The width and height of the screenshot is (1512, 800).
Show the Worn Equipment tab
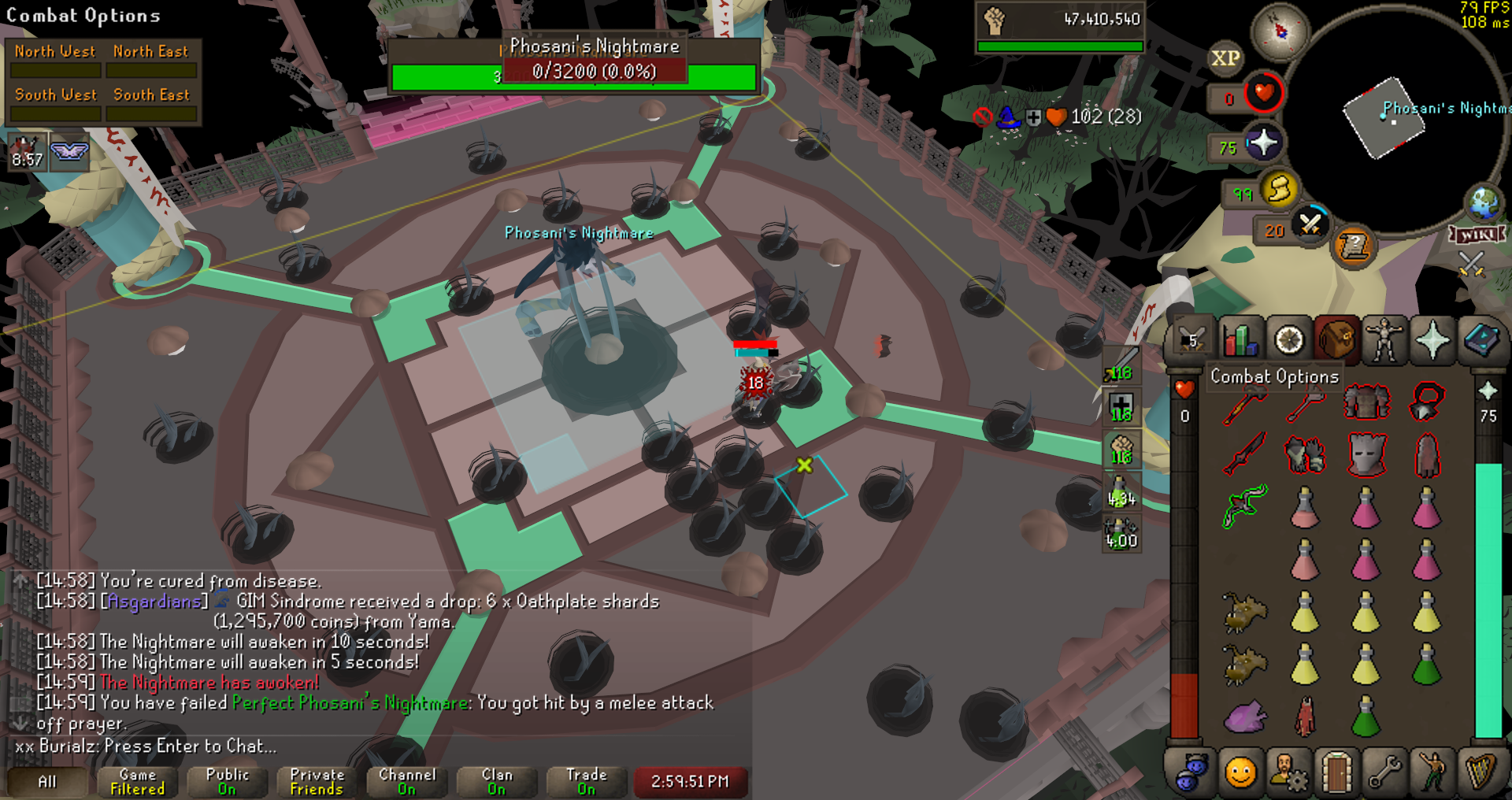[x=1384, y=341]
